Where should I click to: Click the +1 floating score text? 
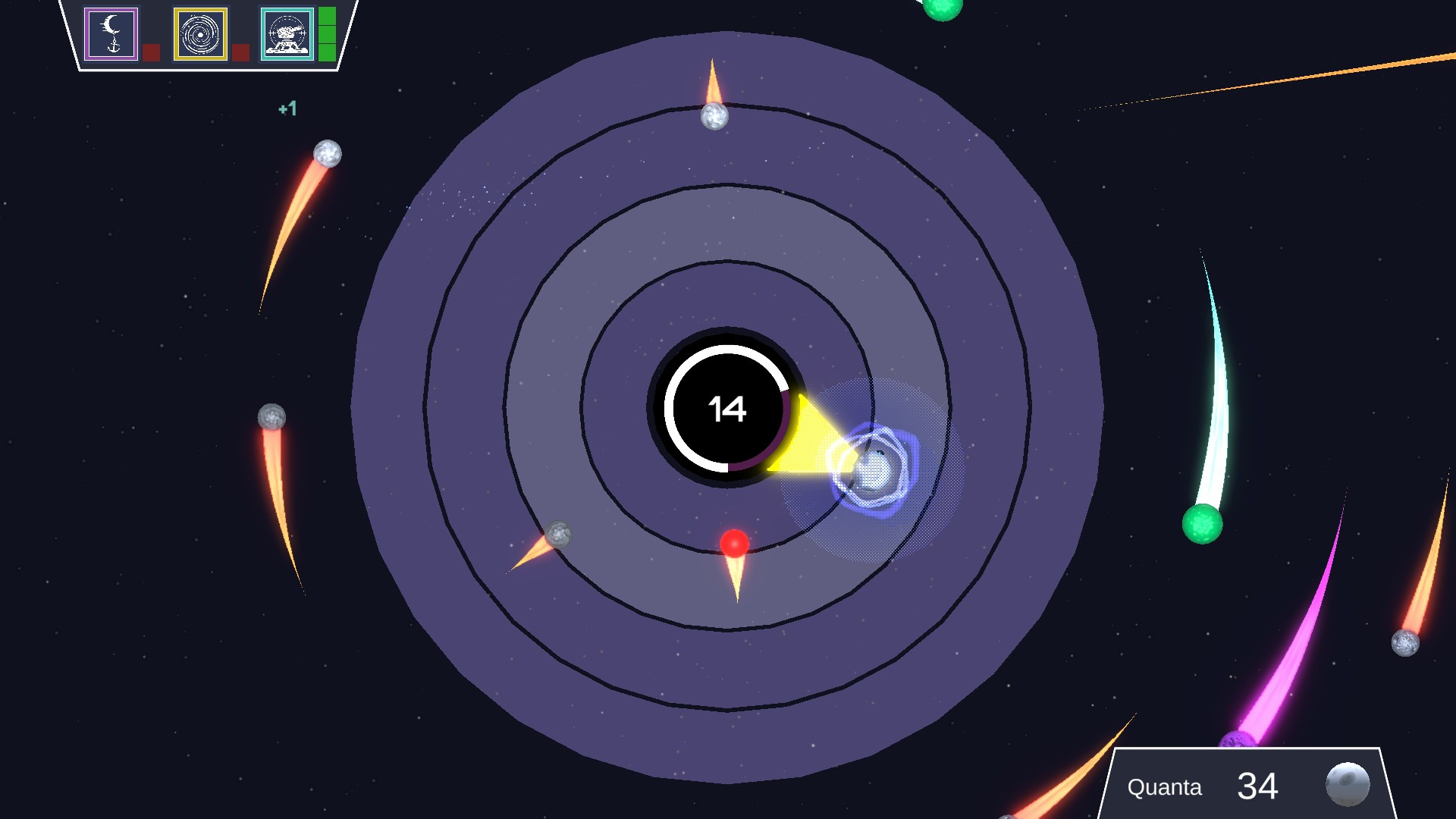pos(287,108)
